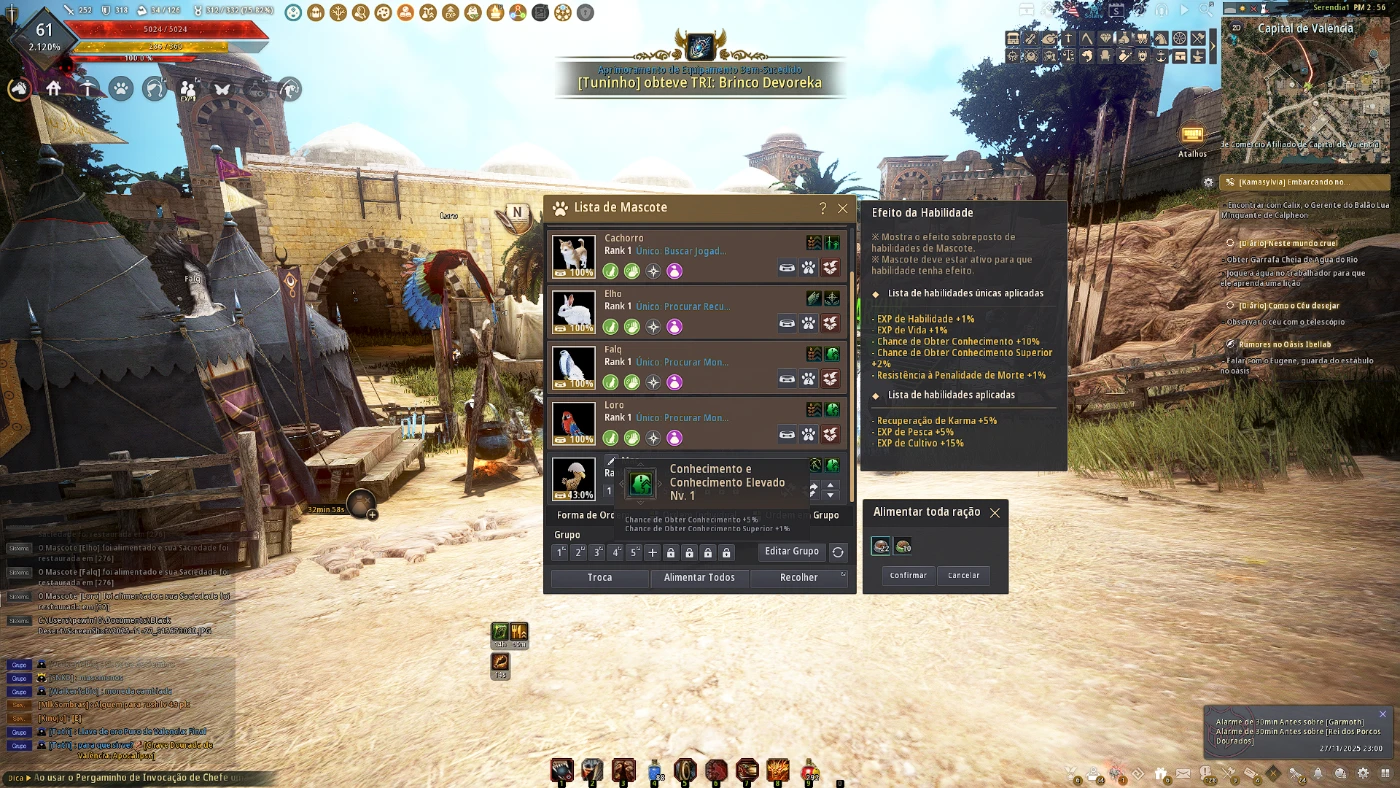Click the refresh icon beside Editar Grupo
This screenshot has width=1400, height=788.
click(x=838, y=552)
